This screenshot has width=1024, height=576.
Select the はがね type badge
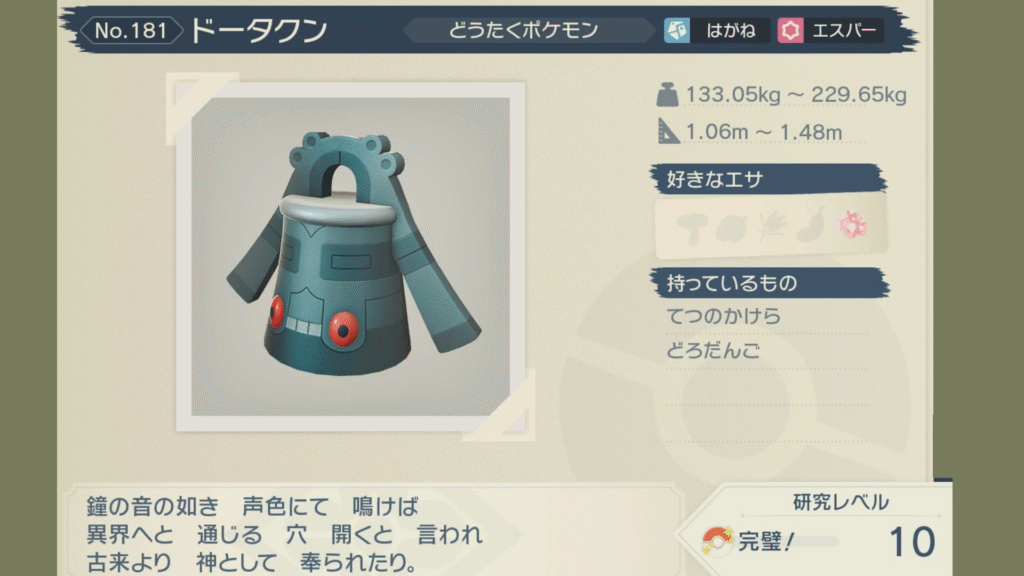click(x=716, y=31)
